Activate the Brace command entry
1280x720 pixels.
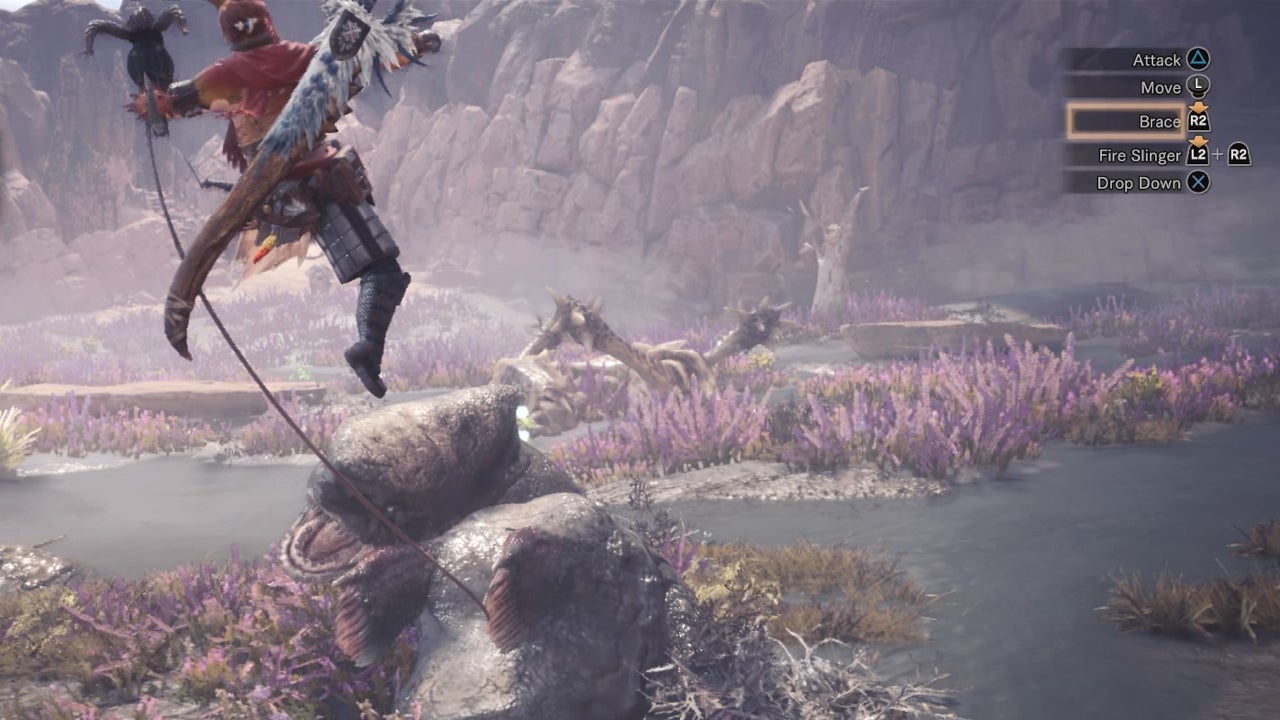tap(1162, 120)
